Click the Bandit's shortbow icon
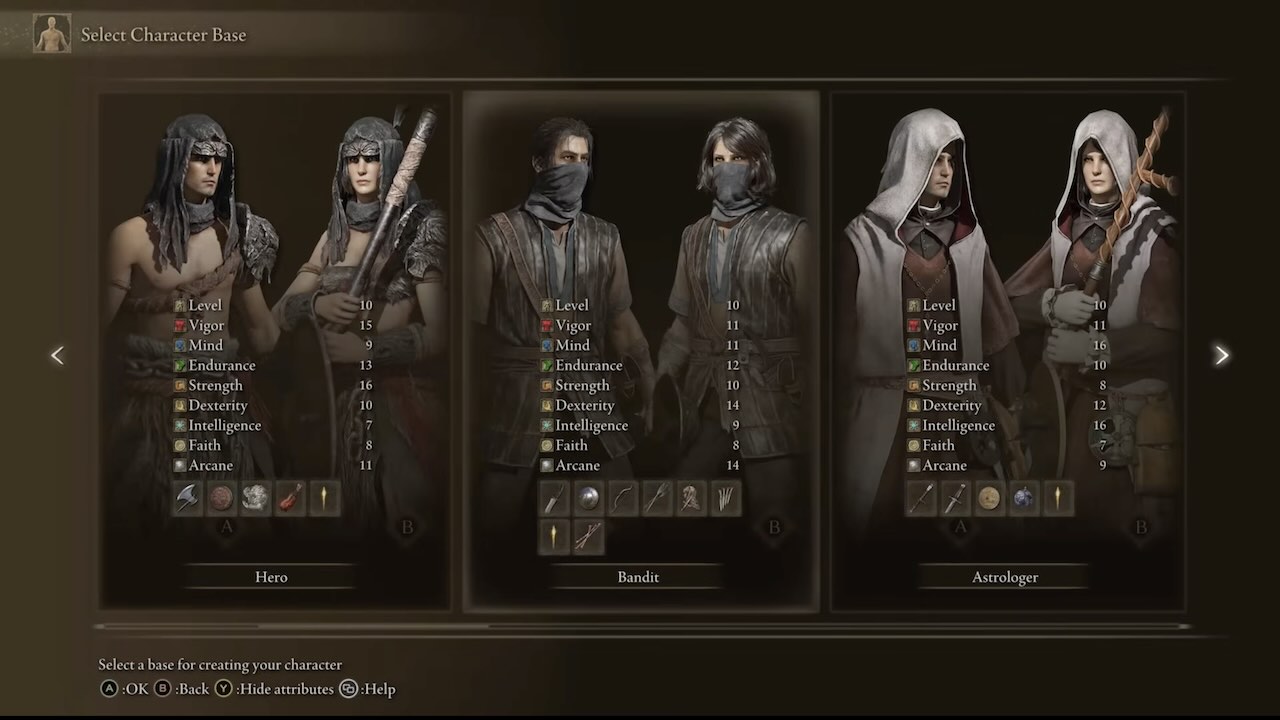The width and height of the screenshot is (1280, 720). click(622, 498)
